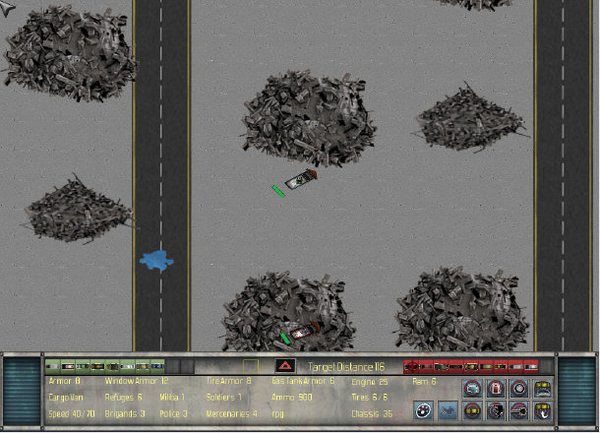Activate the tire command icon
600x433 pixels.
coord(519,388)
